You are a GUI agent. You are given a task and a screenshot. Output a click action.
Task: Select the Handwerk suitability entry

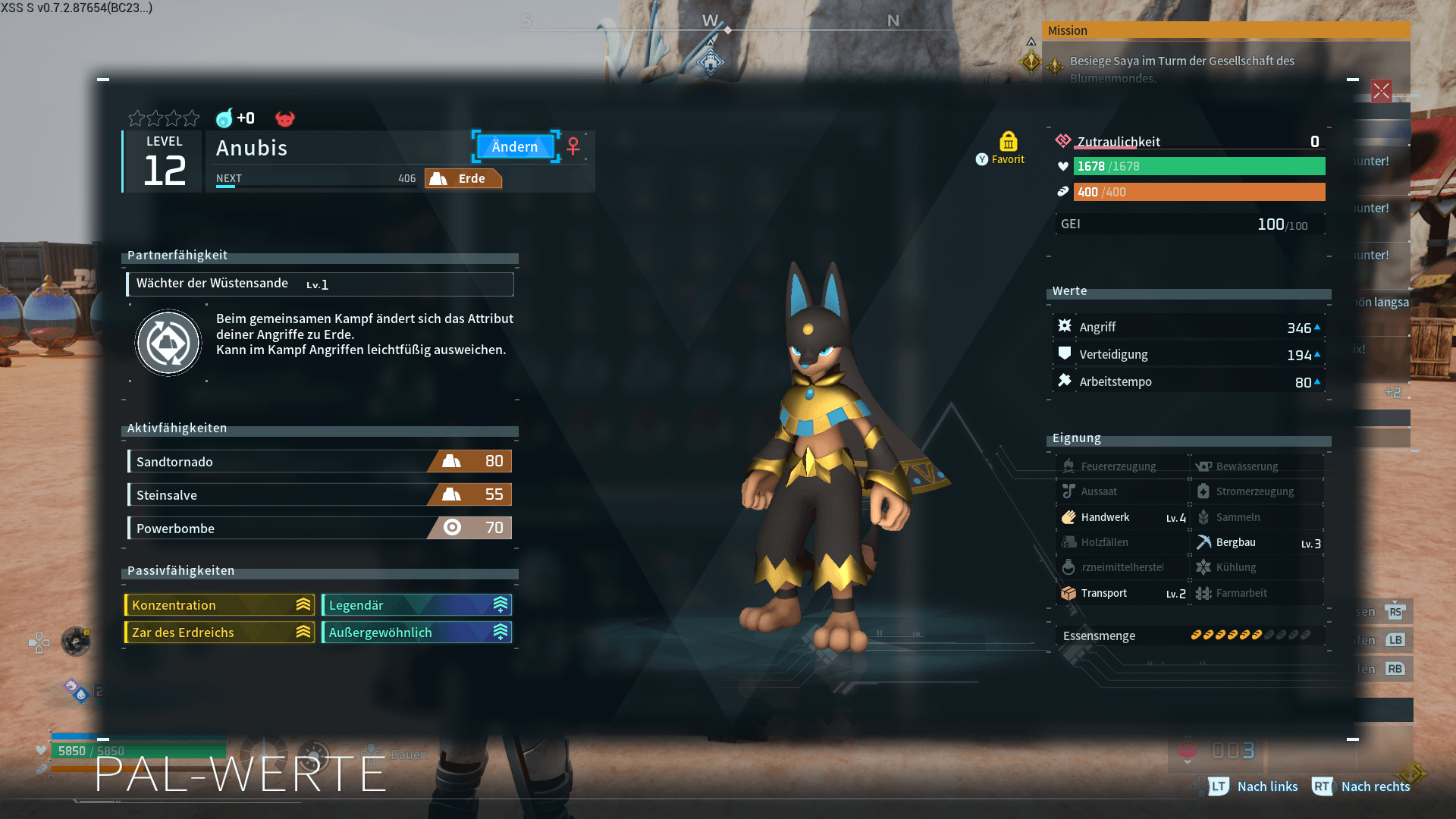pyautogui.click(x=1122, y=517)
